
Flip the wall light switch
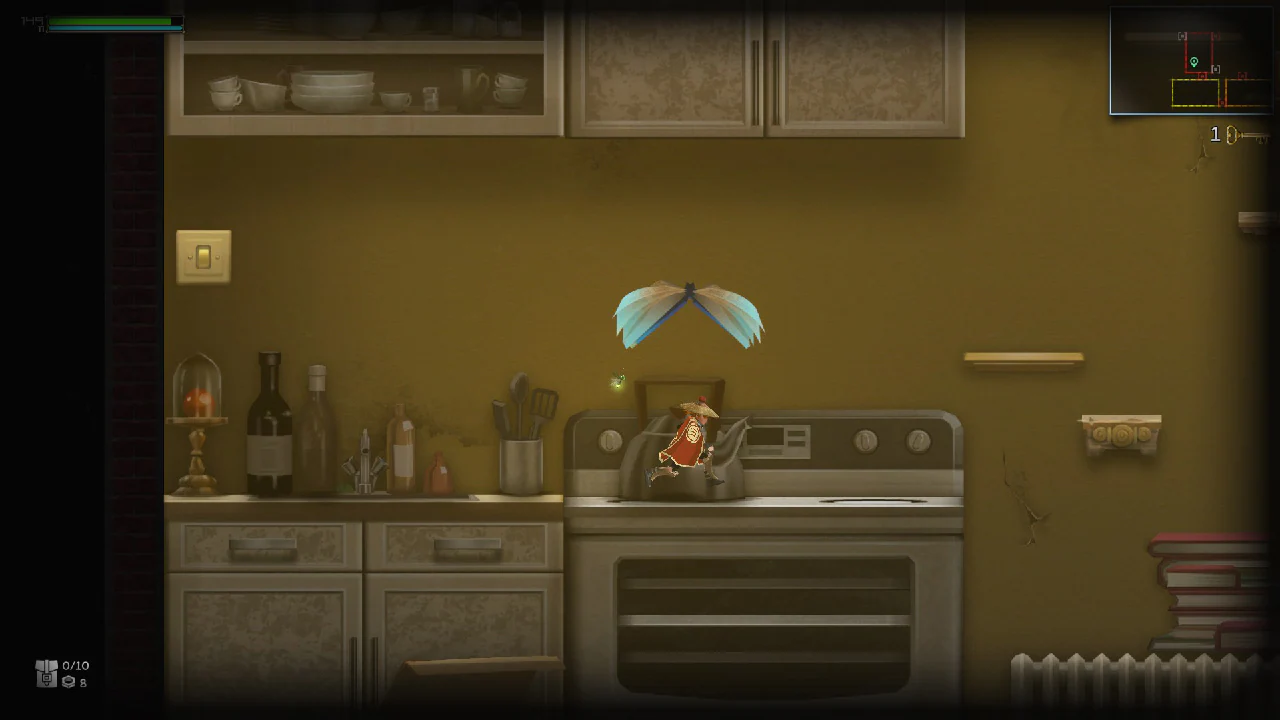point(203,255)
